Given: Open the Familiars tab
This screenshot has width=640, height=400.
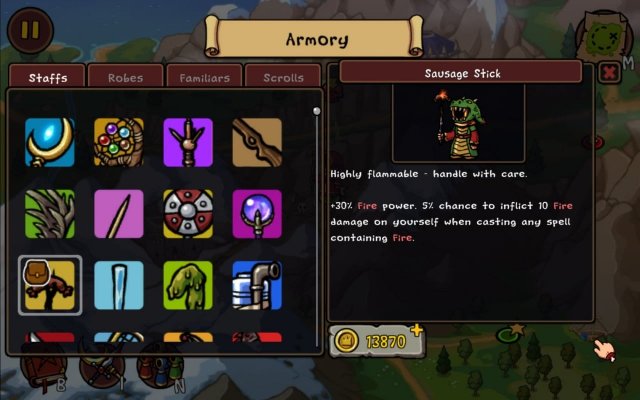Looking at the screenshot, I should [204, 77].
